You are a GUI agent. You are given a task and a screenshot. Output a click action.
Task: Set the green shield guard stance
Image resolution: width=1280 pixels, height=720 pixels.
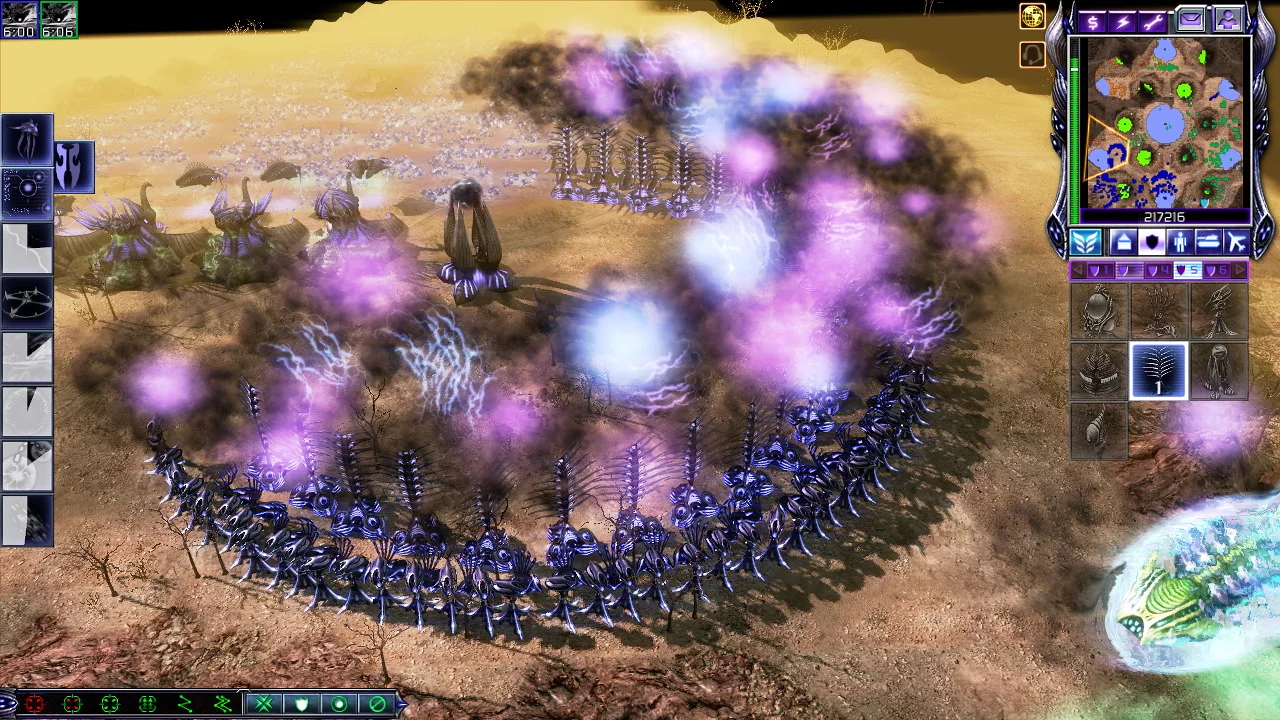click(x=301, y=705)
